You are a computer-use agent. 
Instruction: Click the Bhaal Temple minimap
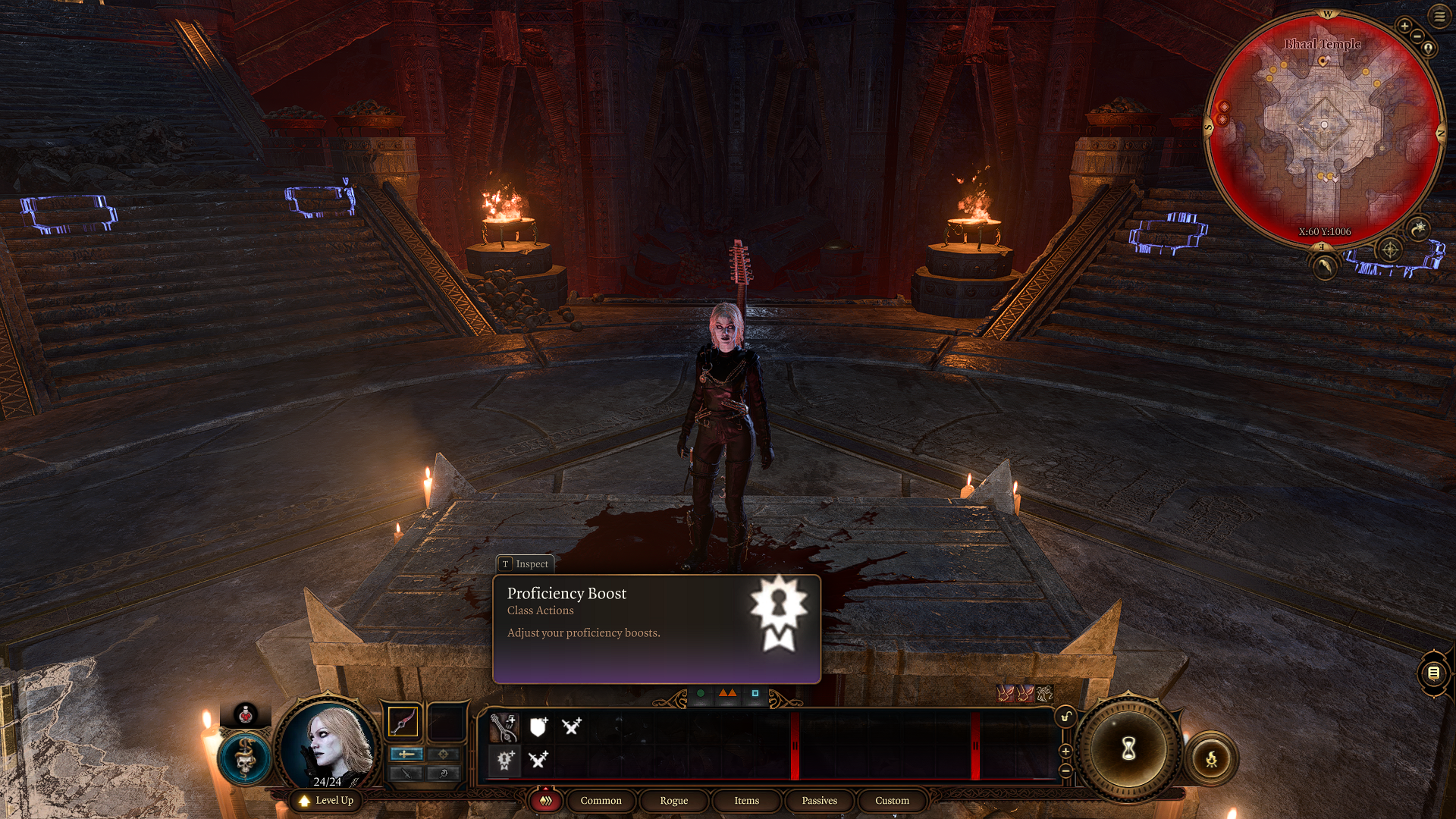coord(1324,129)
